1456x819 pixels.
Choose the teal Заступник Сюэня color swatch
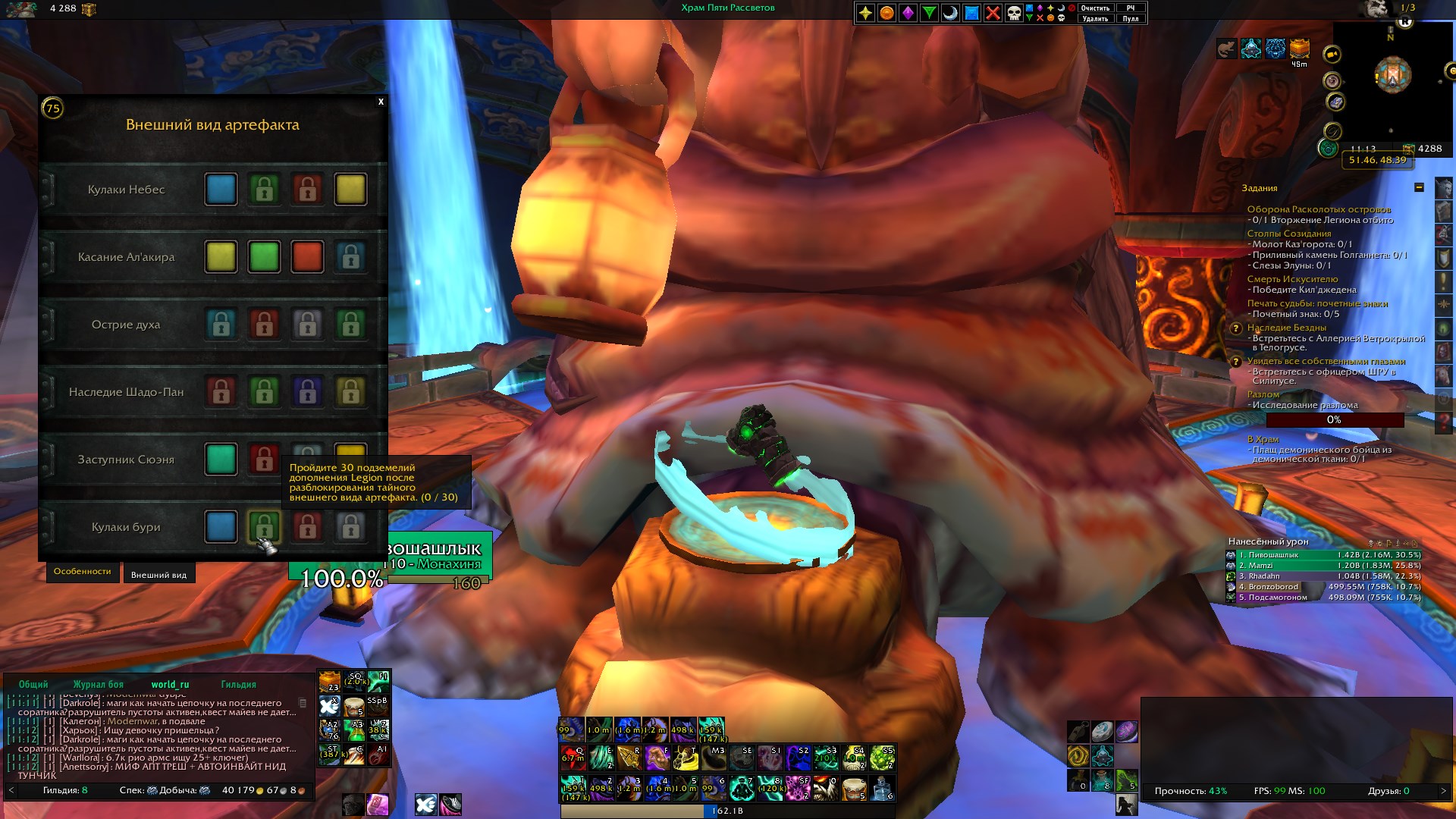coord(221,460)
